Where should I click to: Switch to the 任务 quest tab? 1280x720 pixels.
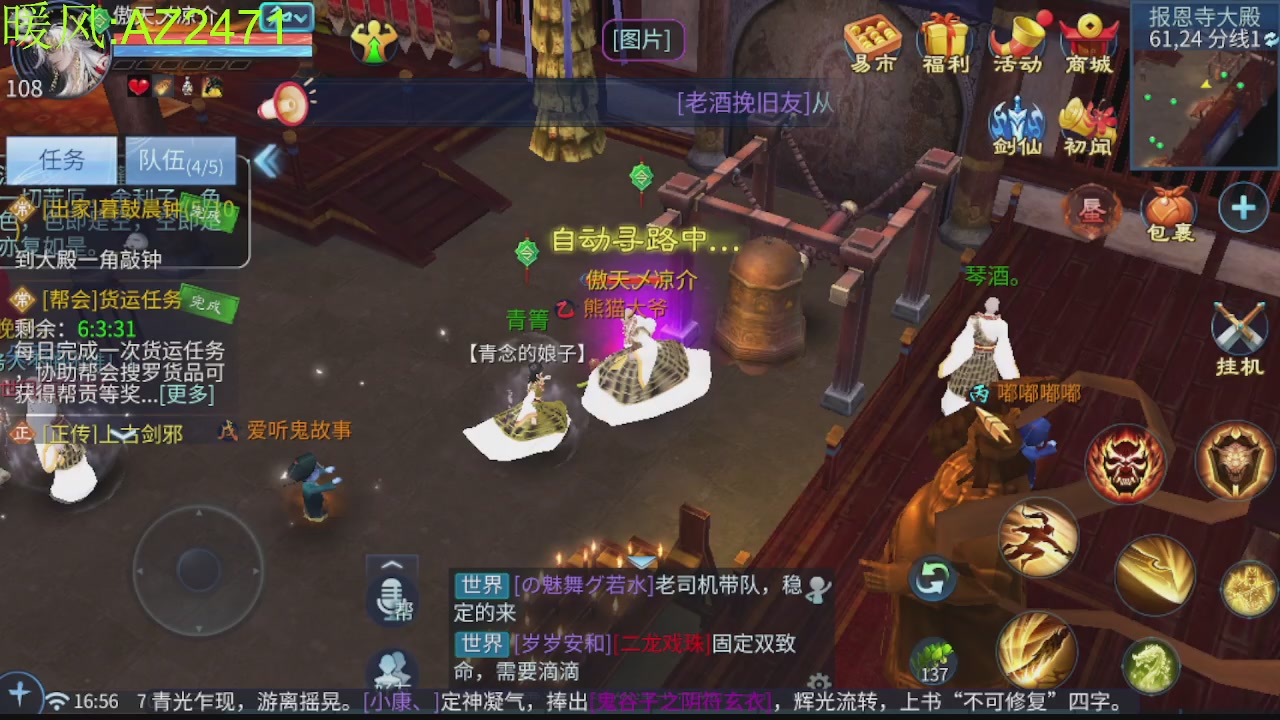[x=62, y=159]
